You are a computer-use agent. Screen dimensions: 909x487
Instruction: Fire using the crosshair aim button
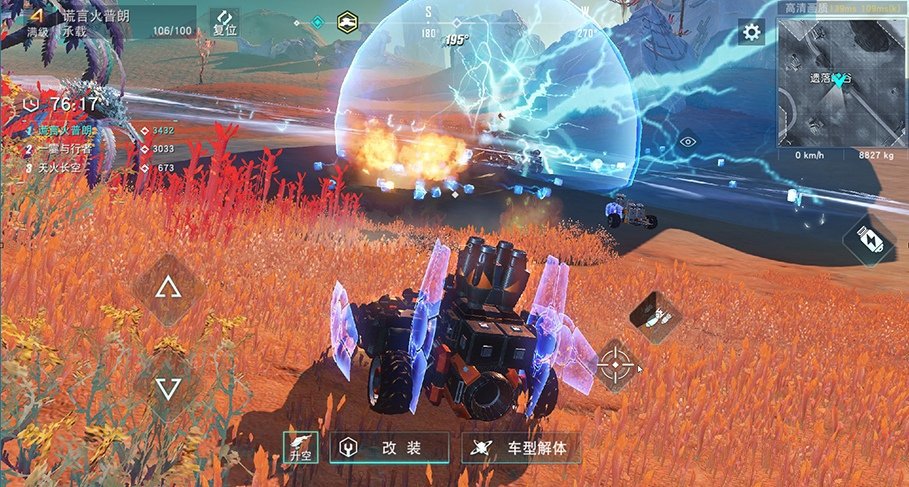pyautogui.click(x=616, y=365)
